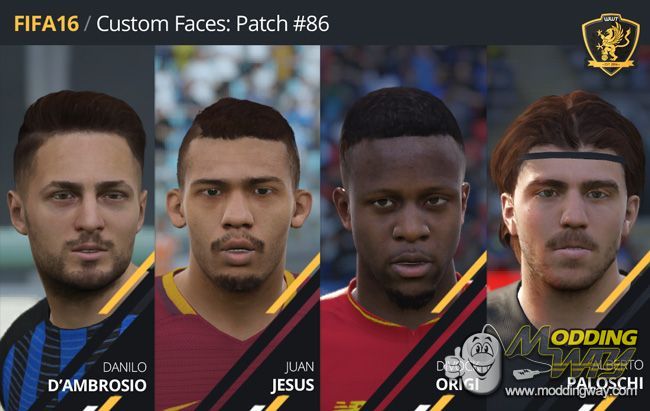This screenshot has width=650, height=411.
Task: Select the Danilo D'Ambrosio face panel
Action: coord(78,220)
